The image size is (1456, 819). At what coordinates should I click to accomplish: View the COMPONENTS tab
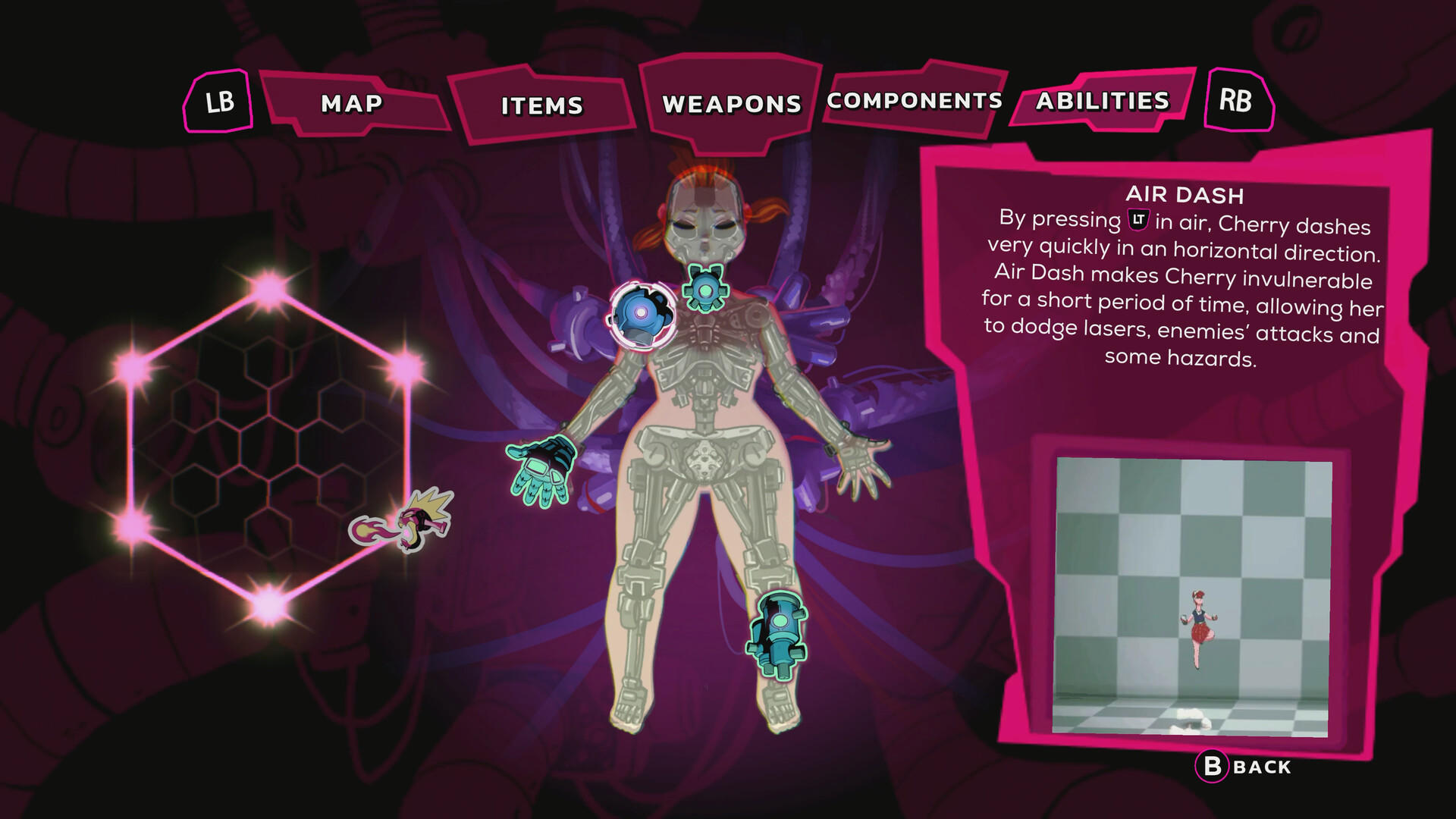(912, 100)
